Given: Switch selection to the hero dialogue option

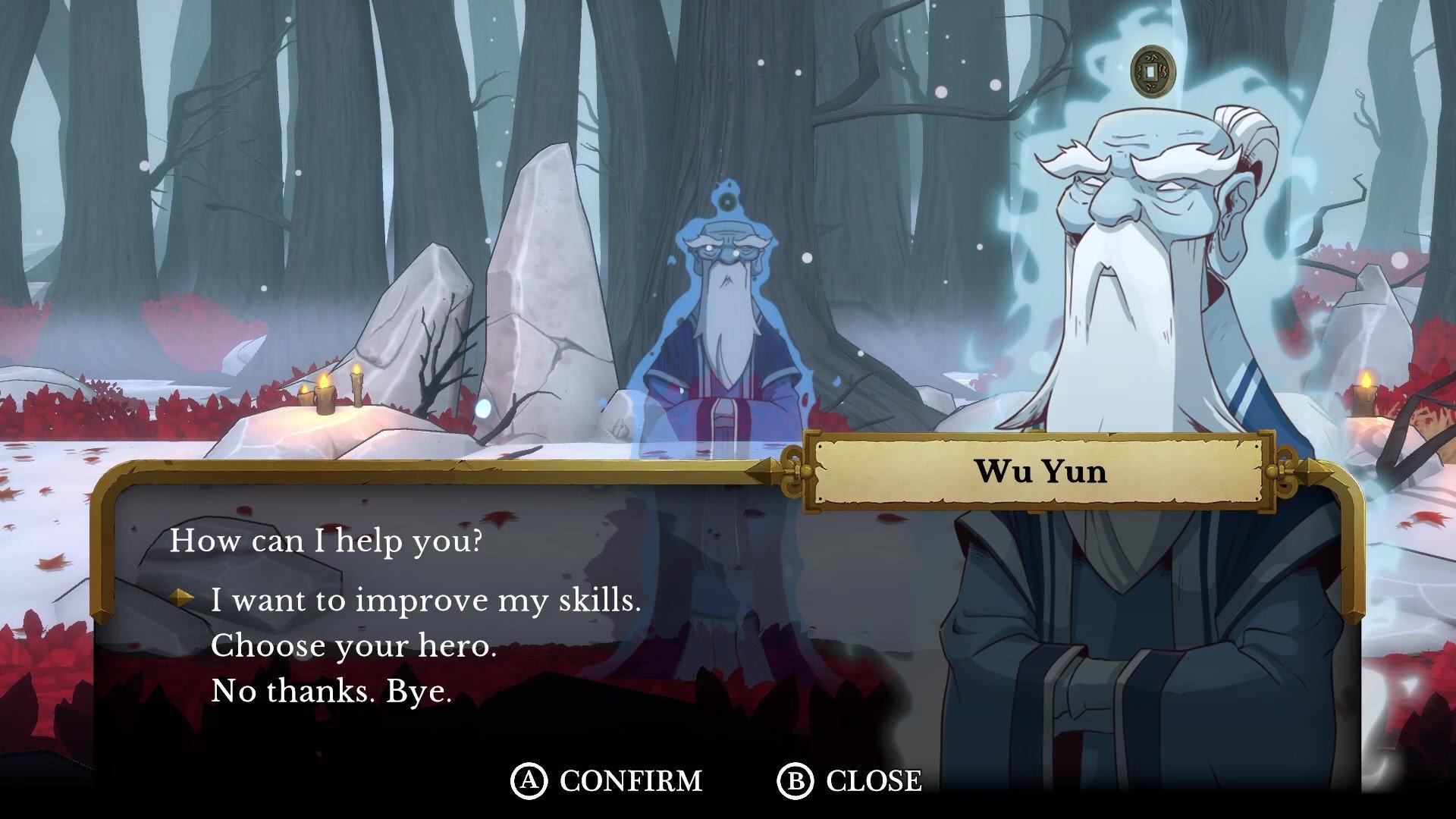Looking at the screenshot, I should coord(354,645).
